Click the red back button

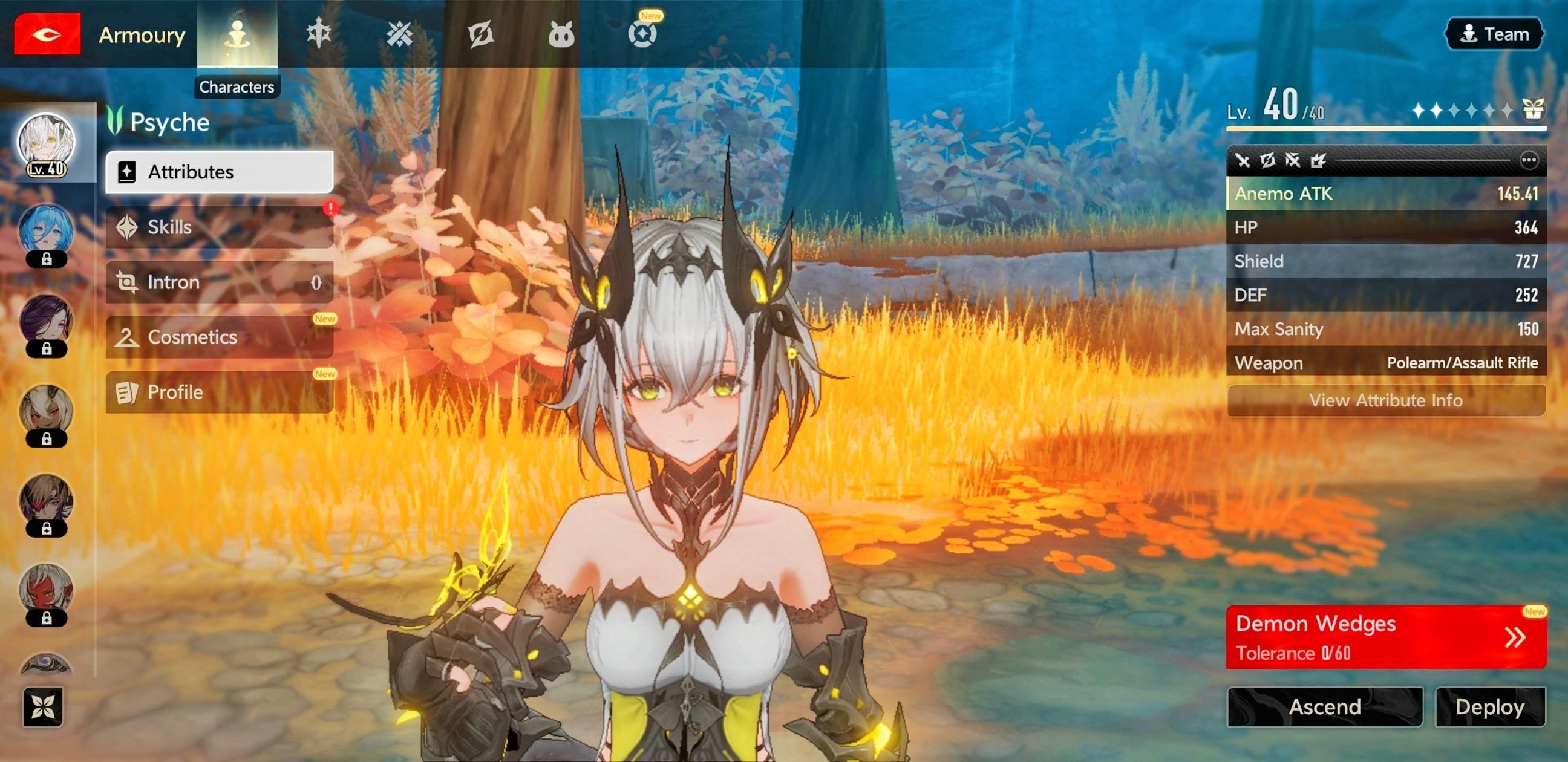(47, 34)
